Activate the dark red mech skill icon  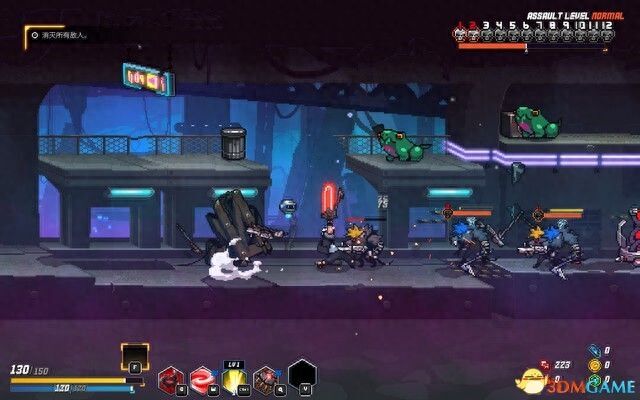click(x=171, y=377)
